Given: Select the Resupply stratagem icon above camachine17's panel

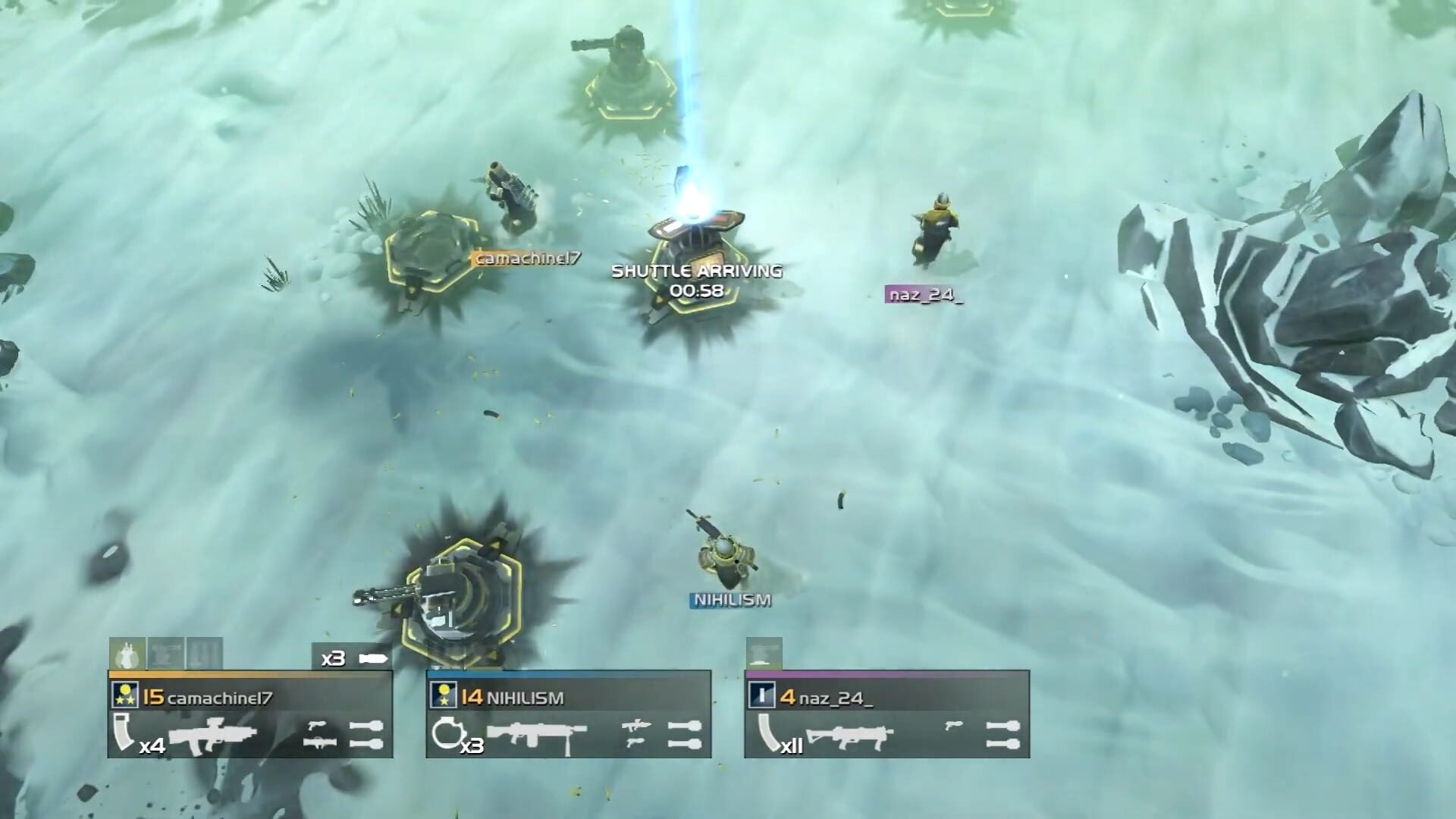Looking at the screenshot, I should tap(127, 654).
